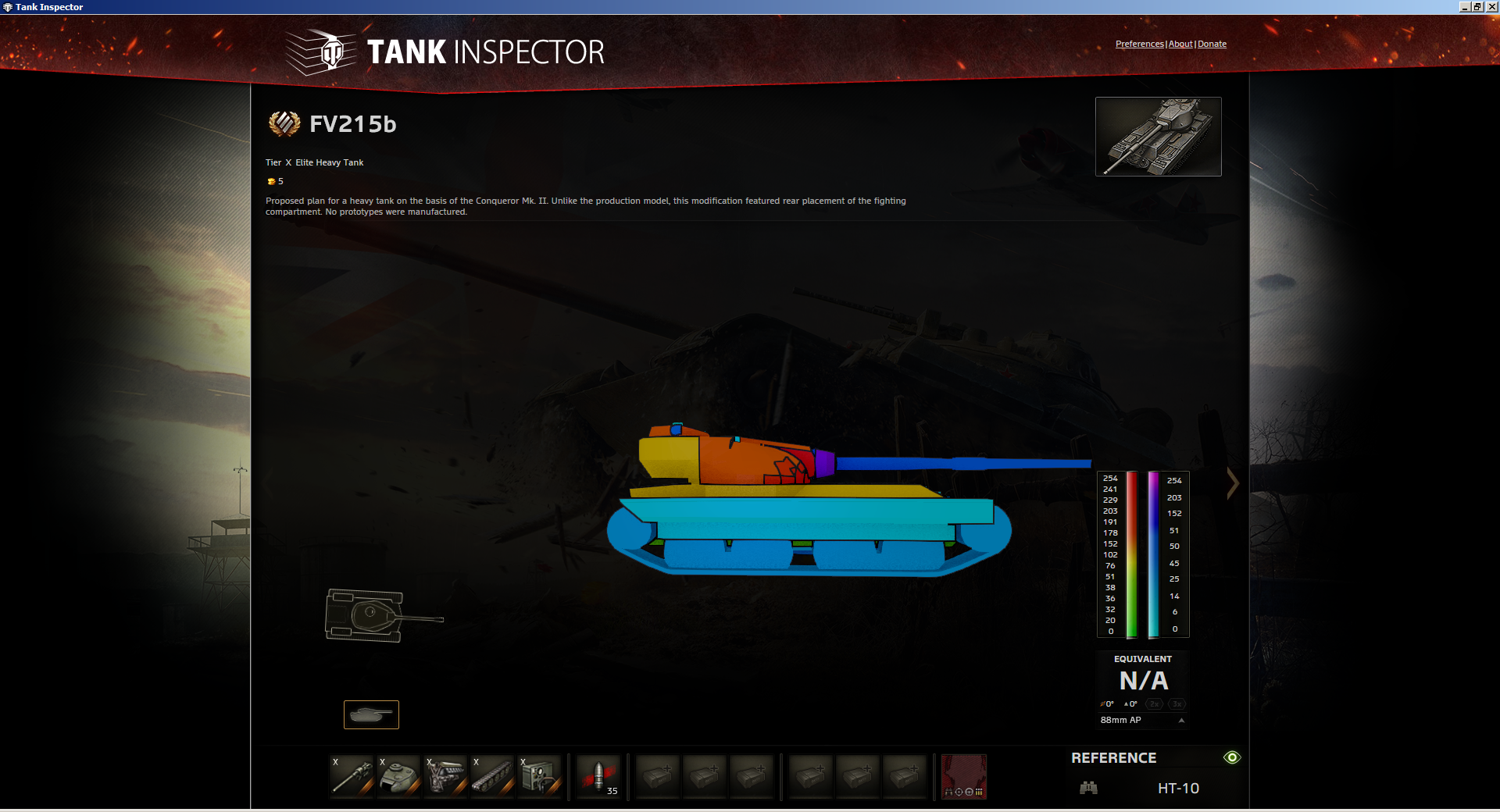The width and height of the screenshot is (1500, 812).
Task: Toggle the Reference eye visibility icon
Action: click(1232, 757)
